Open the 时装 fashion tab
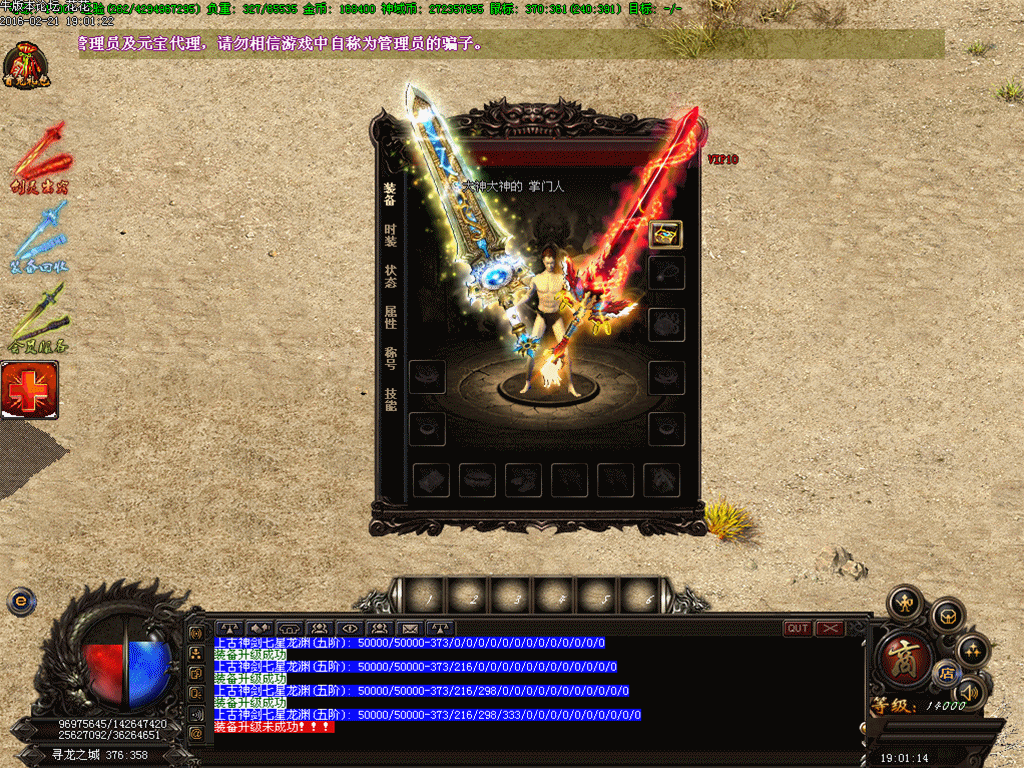The width and height of the screenshot is (1024, 768). coord(390,235)
